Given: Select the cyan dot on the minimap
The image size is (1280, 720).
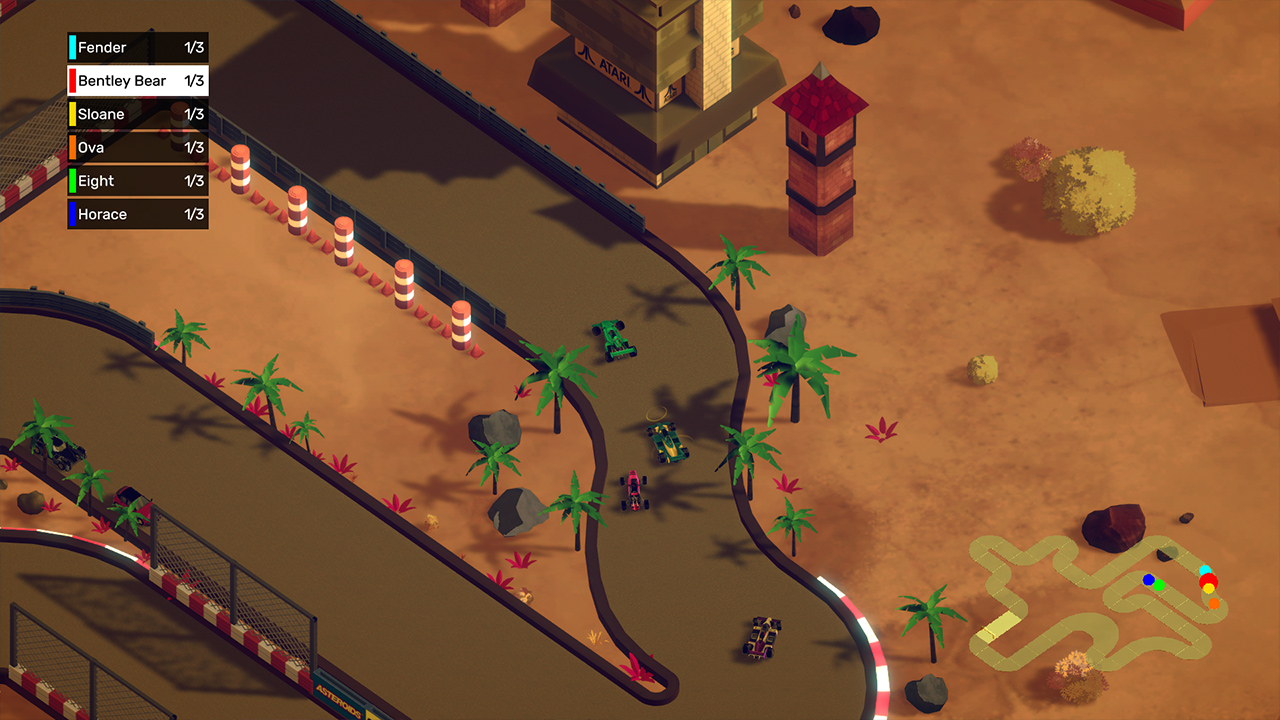Looking at the screenshot, I should point(1206,569).
